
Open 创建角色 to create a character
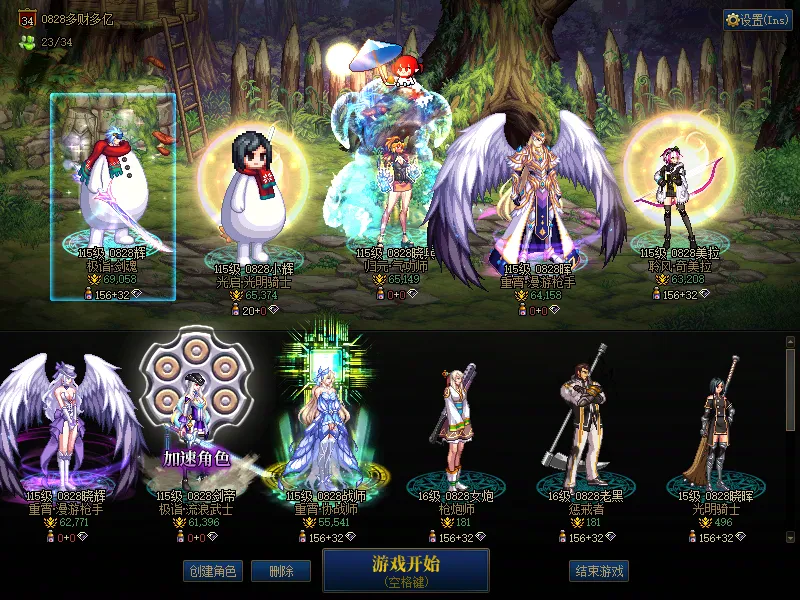(x=212, y=572)
